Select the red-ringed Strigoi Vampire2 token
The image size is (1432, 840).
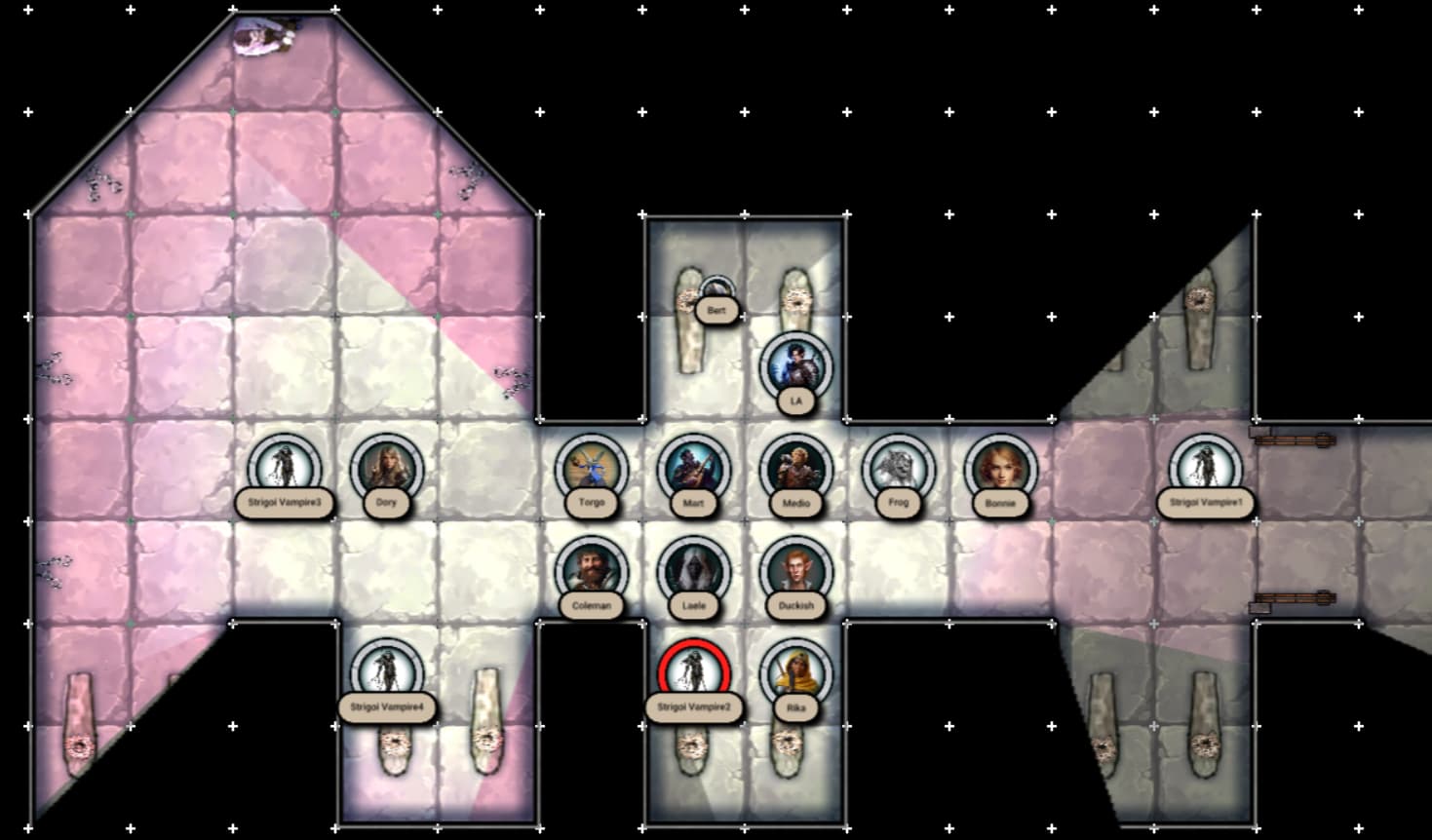coord(694,674)
